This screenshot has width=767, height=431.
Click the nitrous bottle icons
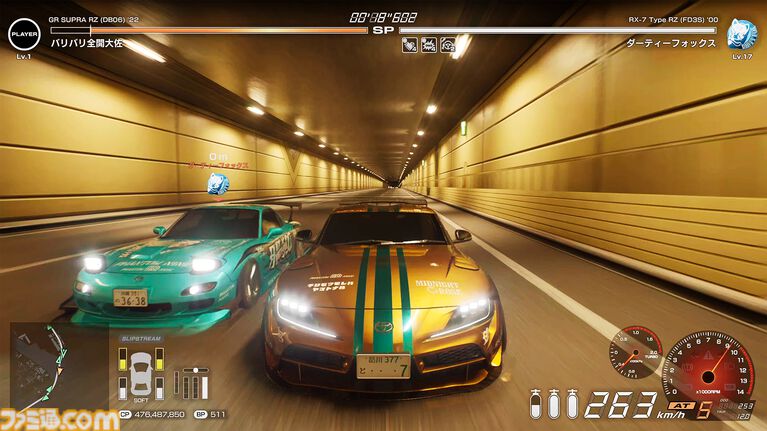tap(555, 404)
